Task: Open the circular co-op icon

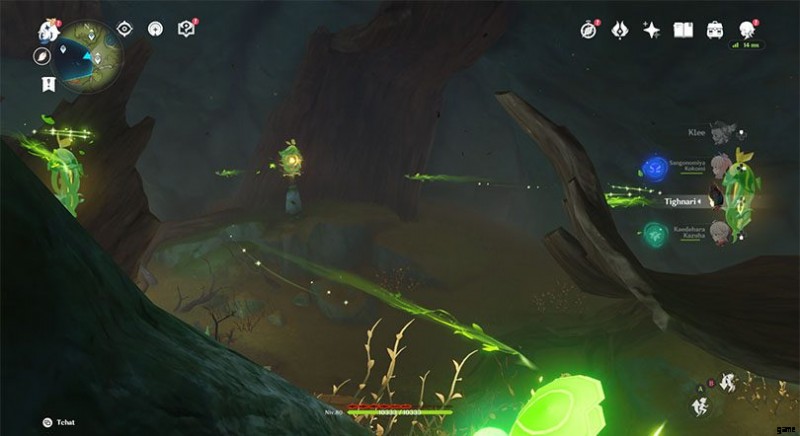Action: tap(155, 29)
